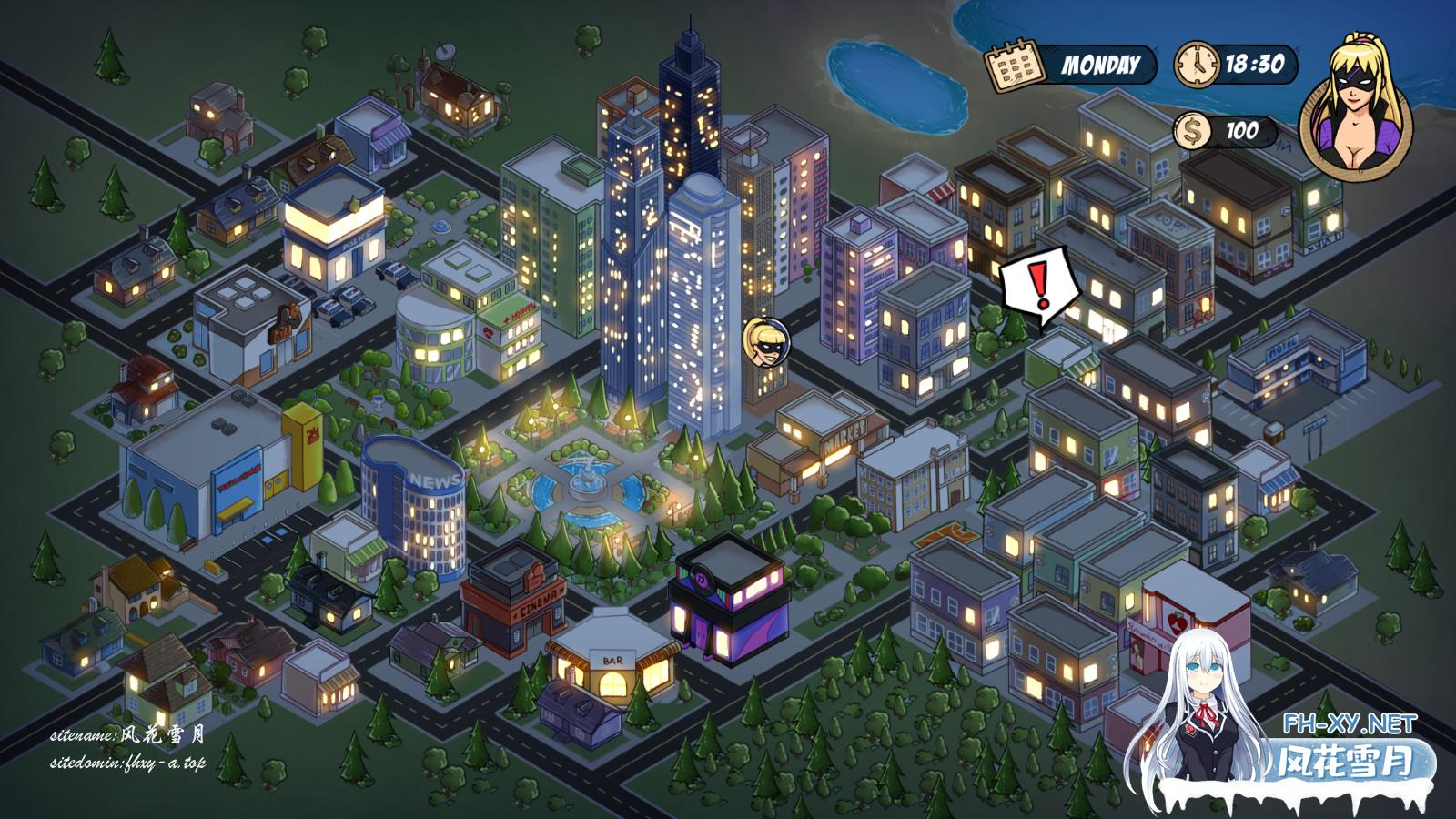Viewport: 1456px width, 819px height.
Task: Choose the Bar location
Action: point(610,662)
